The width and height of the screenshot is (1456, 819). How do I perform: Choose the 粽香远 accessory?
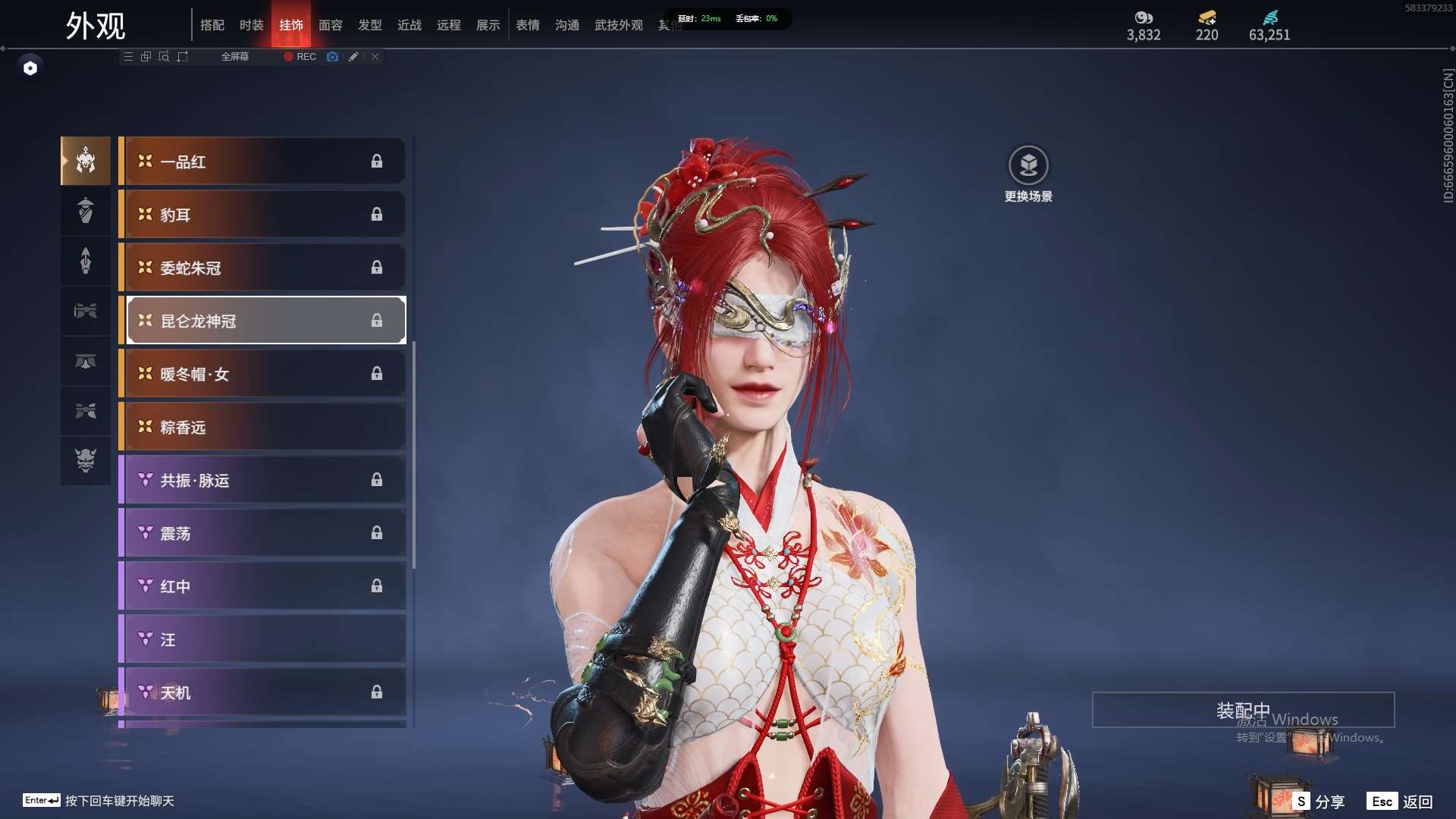(262, 427)
